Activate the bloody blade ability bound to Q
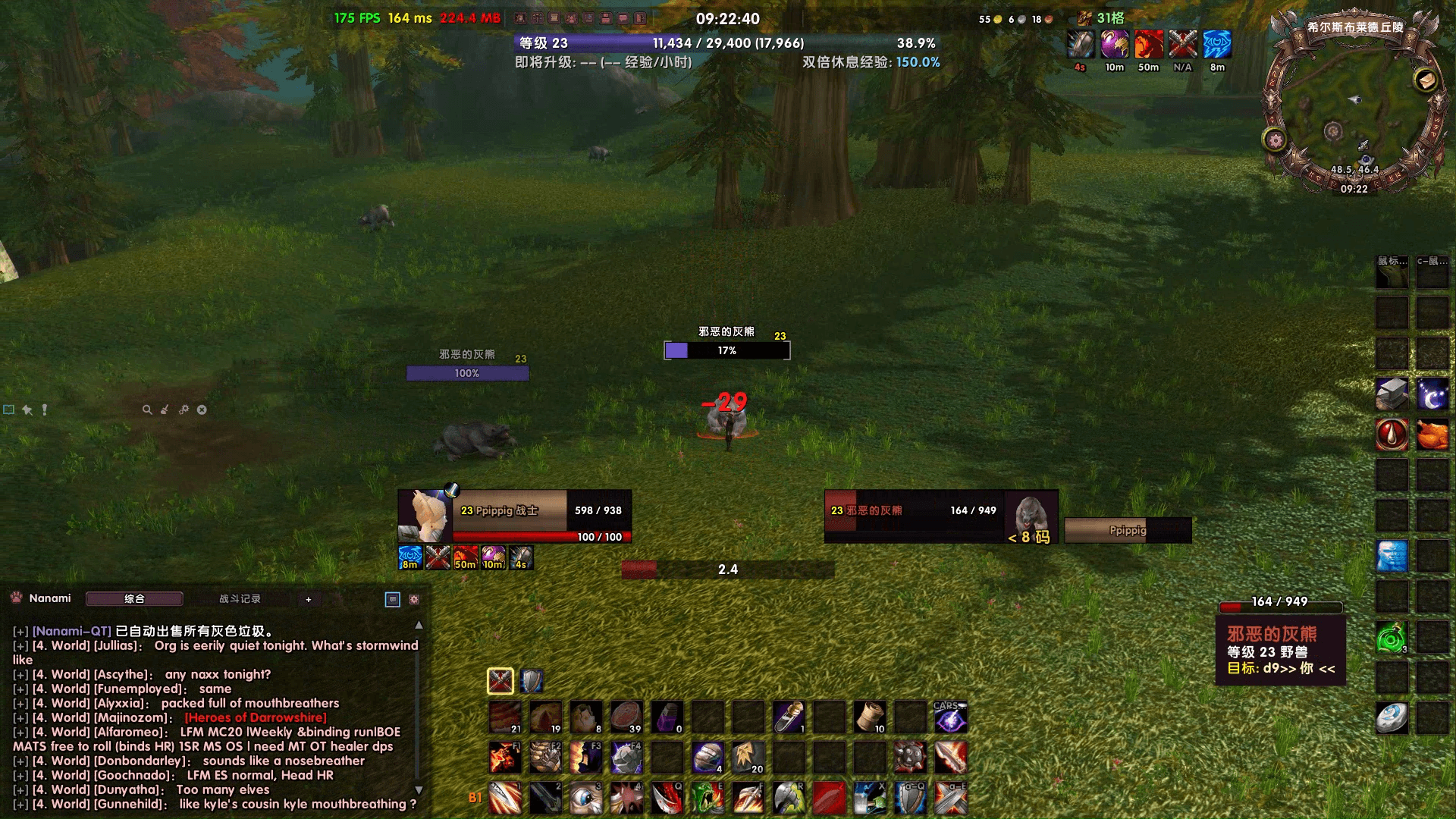1456x819 pixels. 667,799
